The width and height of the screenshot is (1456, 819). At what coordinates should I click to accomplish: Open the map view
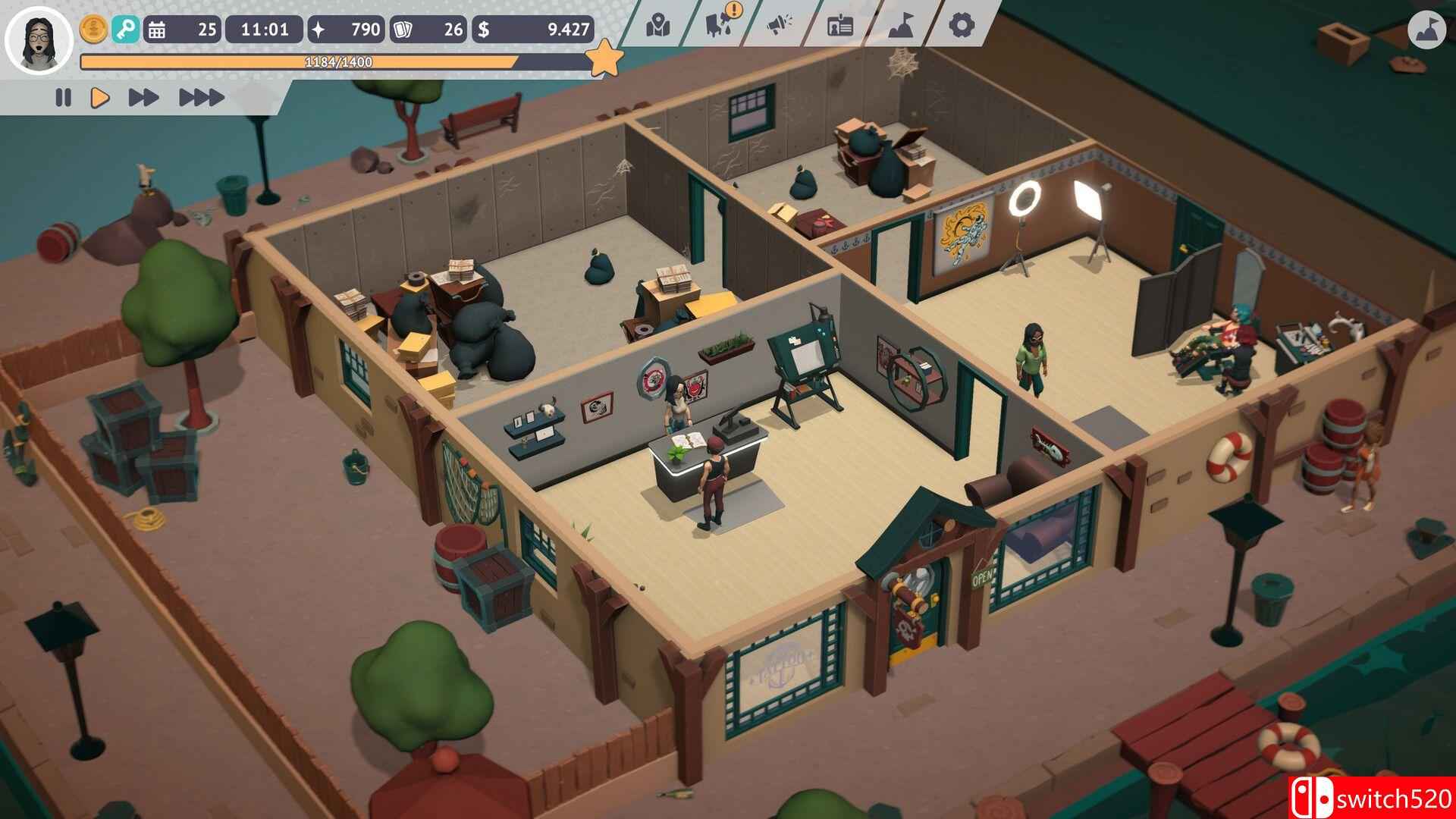tap(657, 24)
